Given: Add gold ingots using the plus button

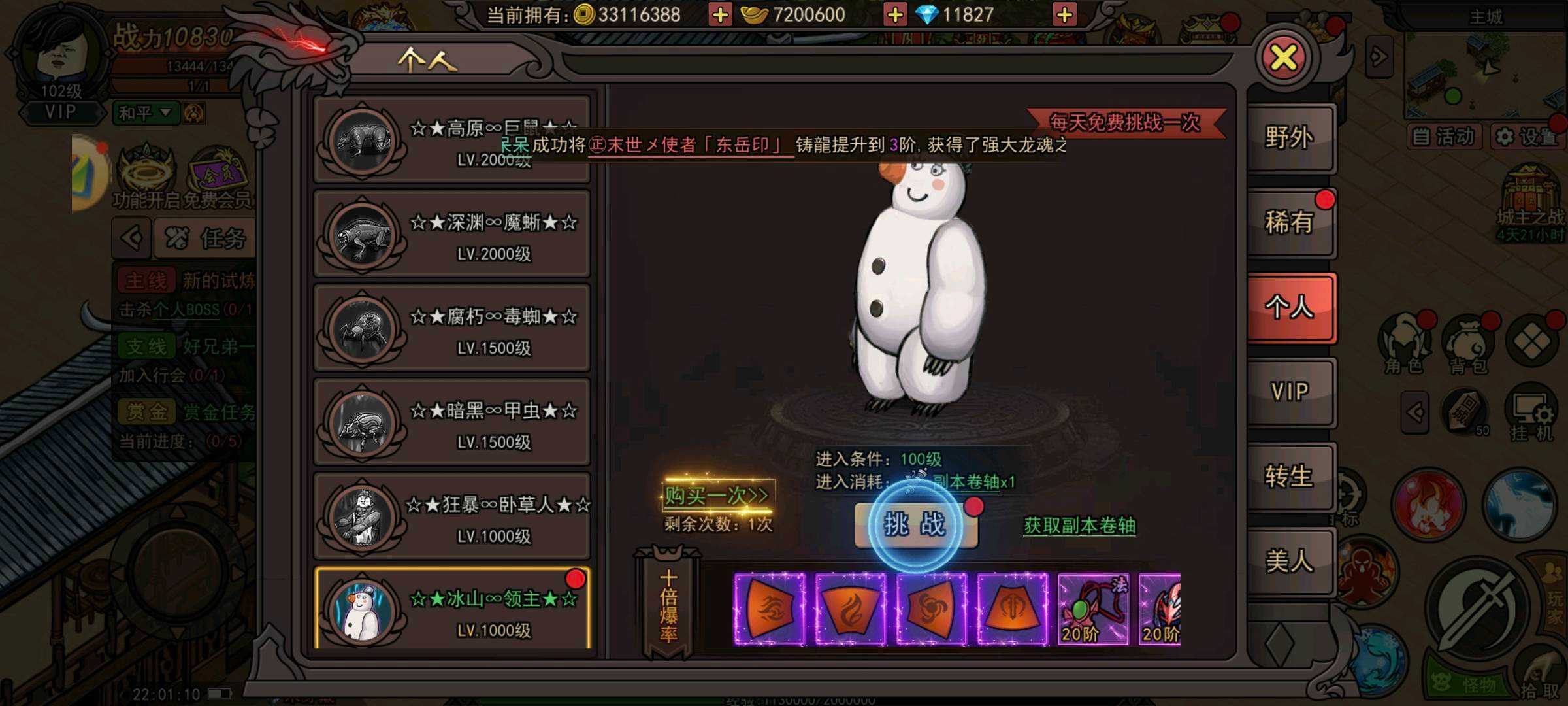Looking at the screenshot, I should [x=894, y=14].
